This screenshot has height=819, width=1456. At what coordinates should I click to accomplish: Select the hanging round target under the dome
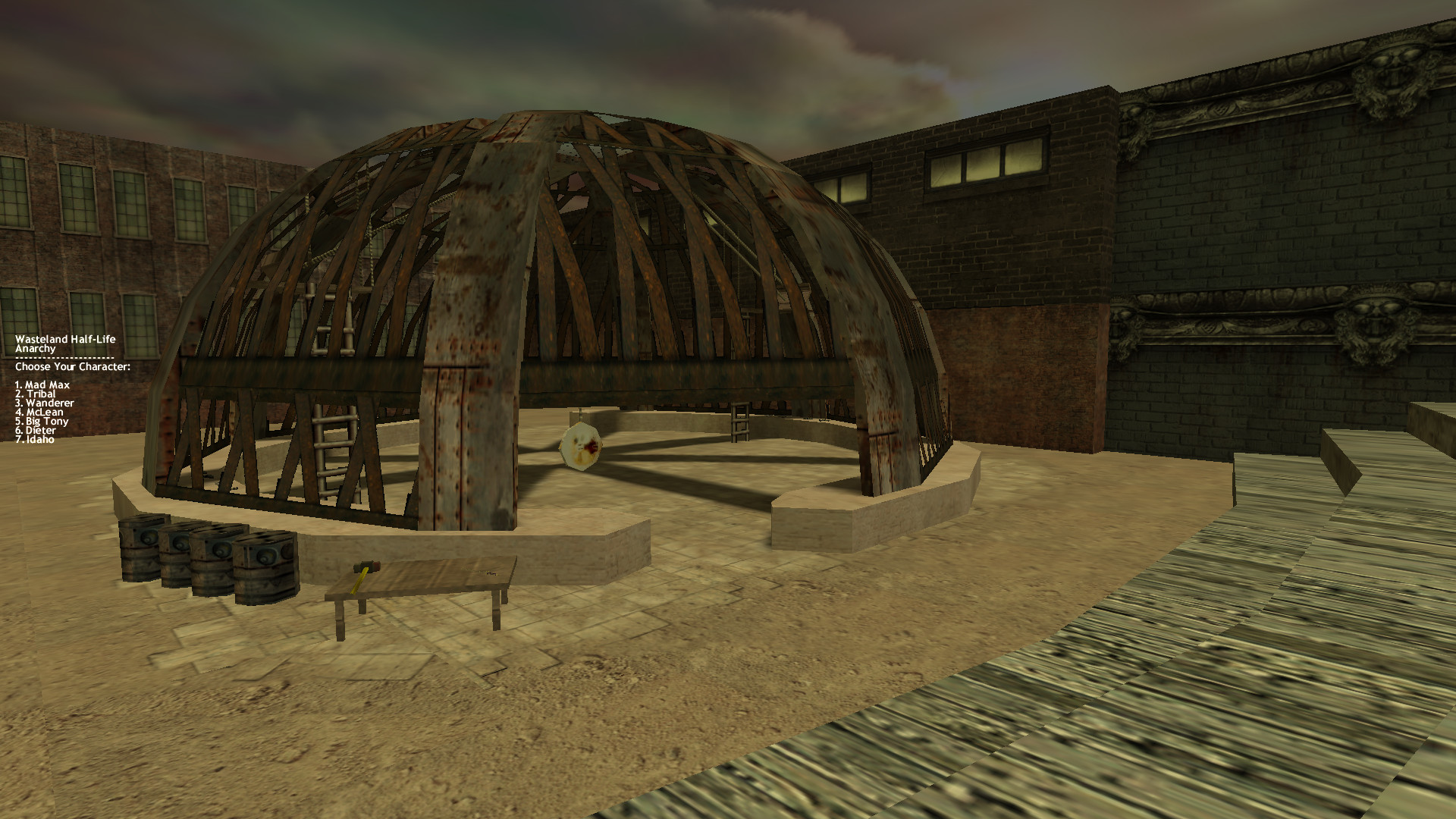[x=580, y=444]
